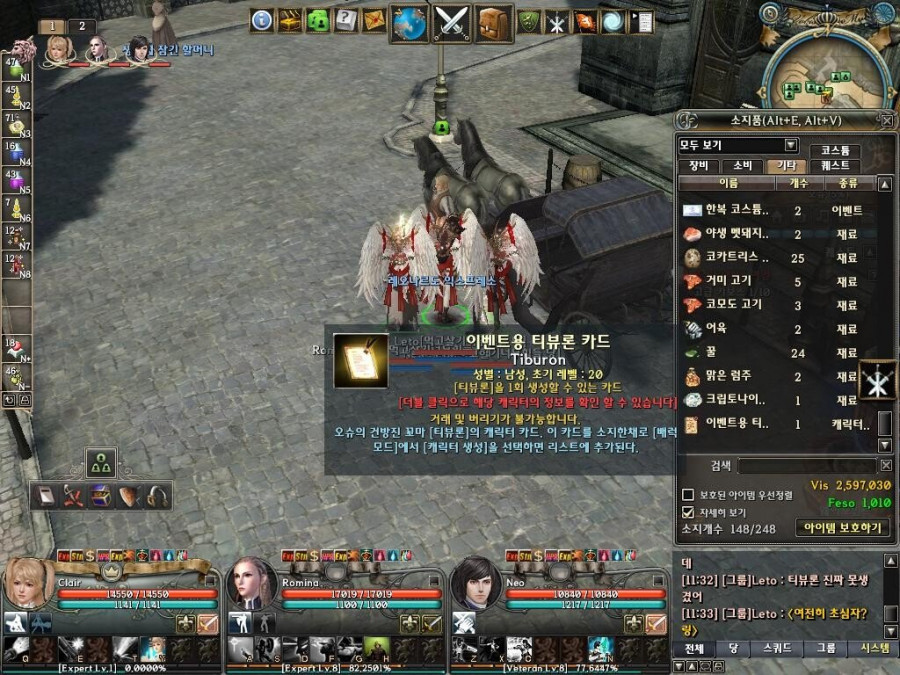Open the world map globe icon
Image resolution: width=900 pixels, height=675 pixels.
point(409,23)
